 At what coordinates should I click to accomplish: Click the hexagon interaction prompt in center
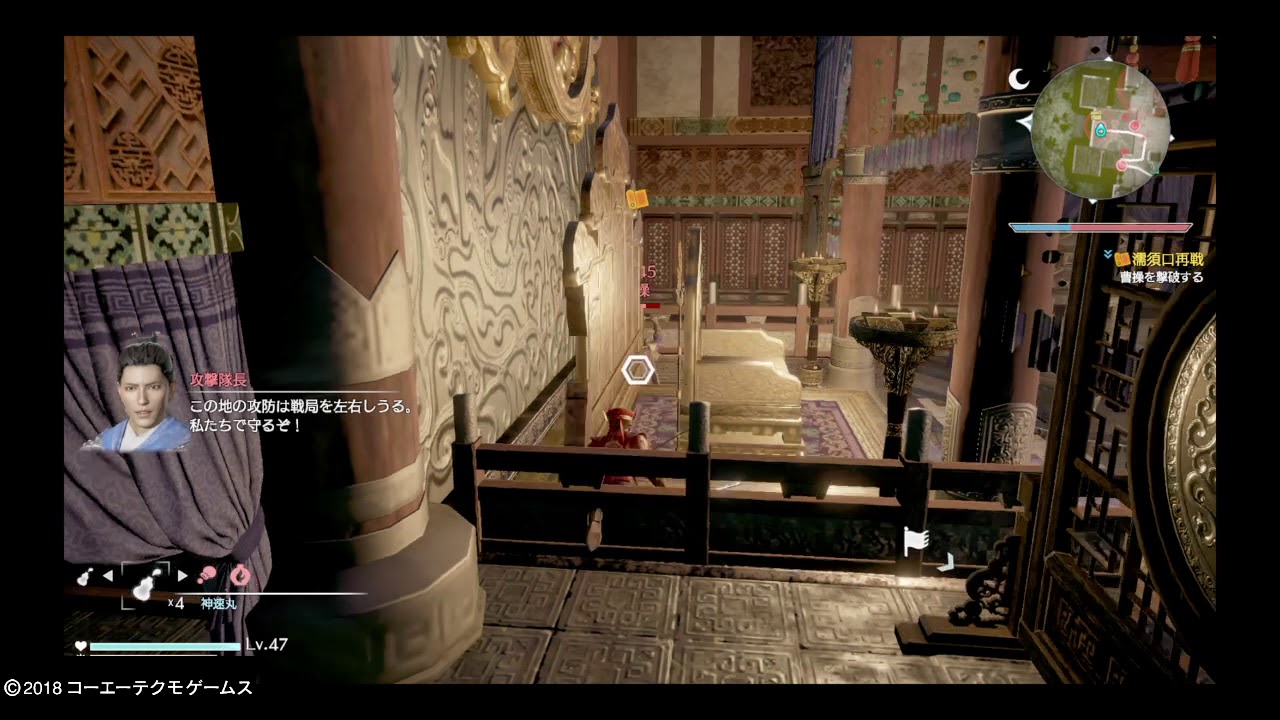pos(637,369)
